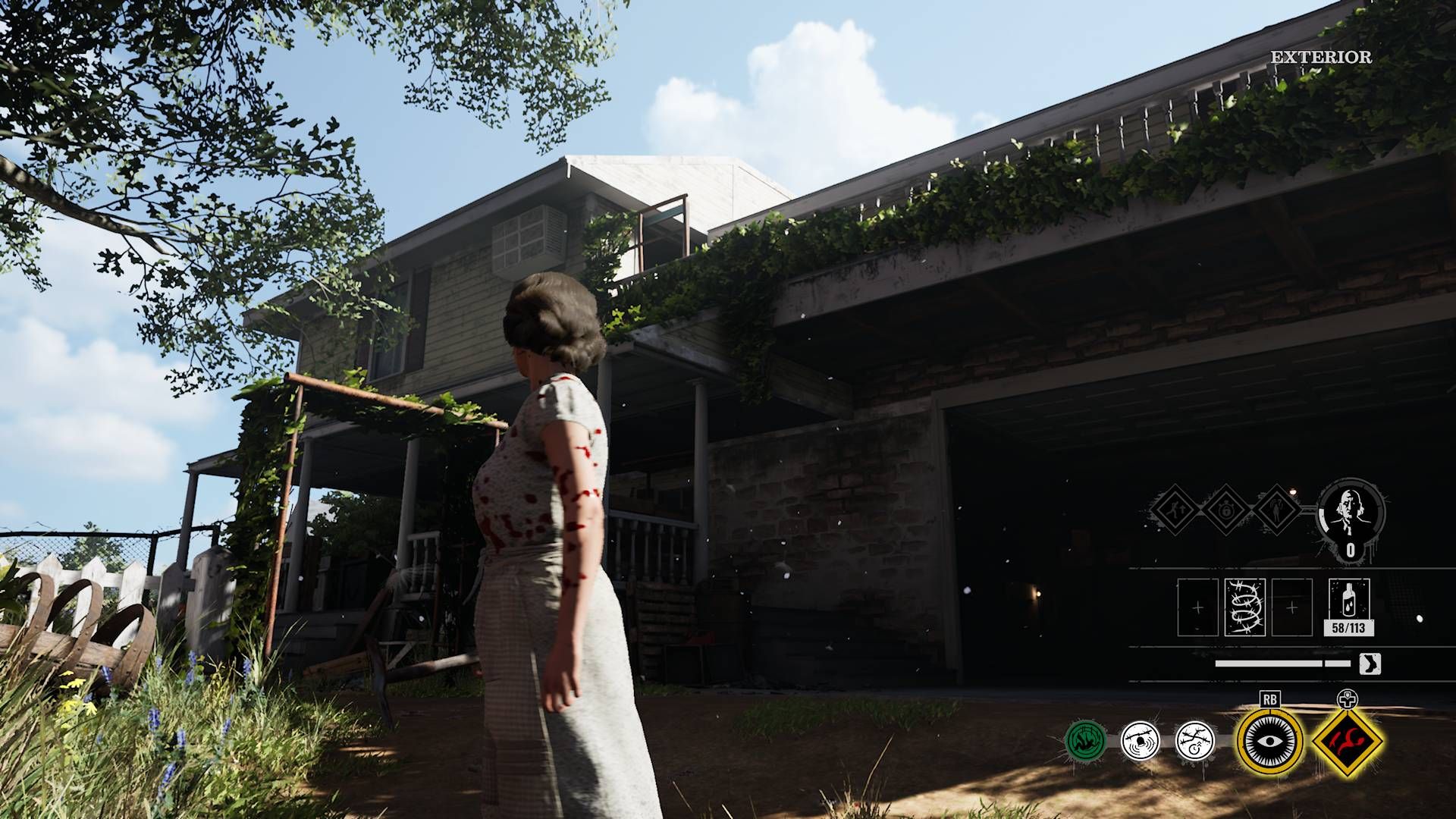Click the empty plus inventory slot

coord(1197,607)
